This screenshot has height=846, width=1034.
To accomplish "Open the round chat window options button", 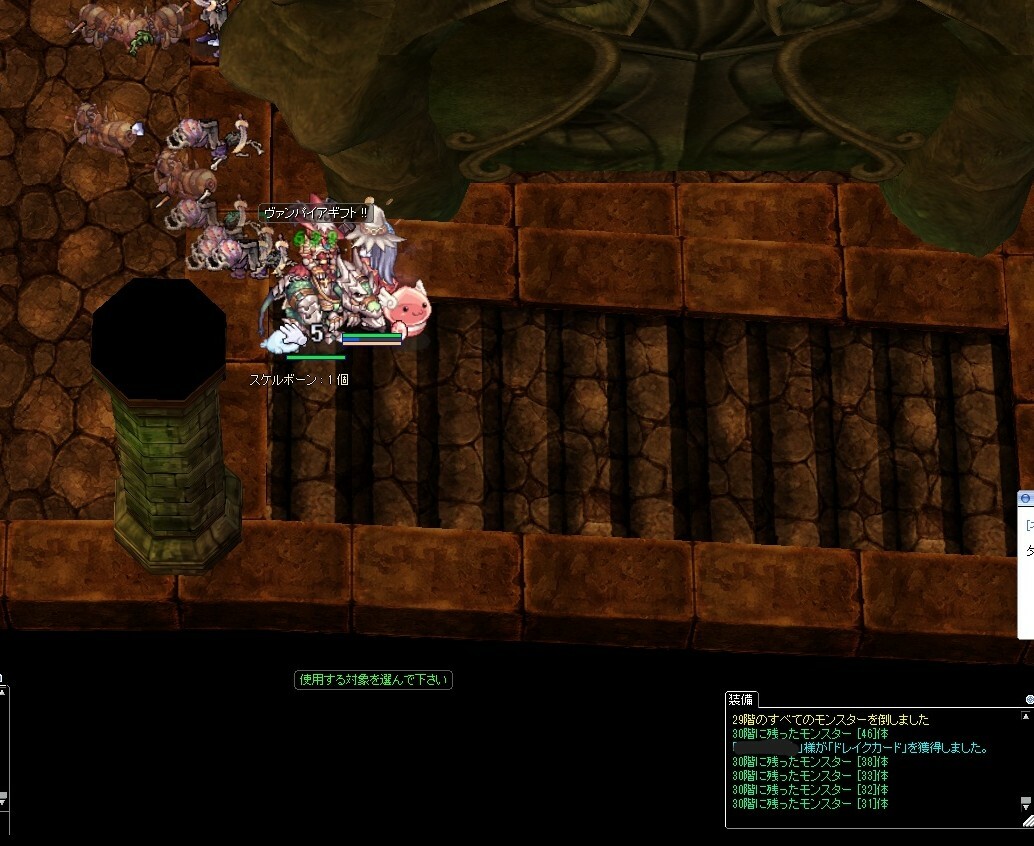I will coord(1029,700).
